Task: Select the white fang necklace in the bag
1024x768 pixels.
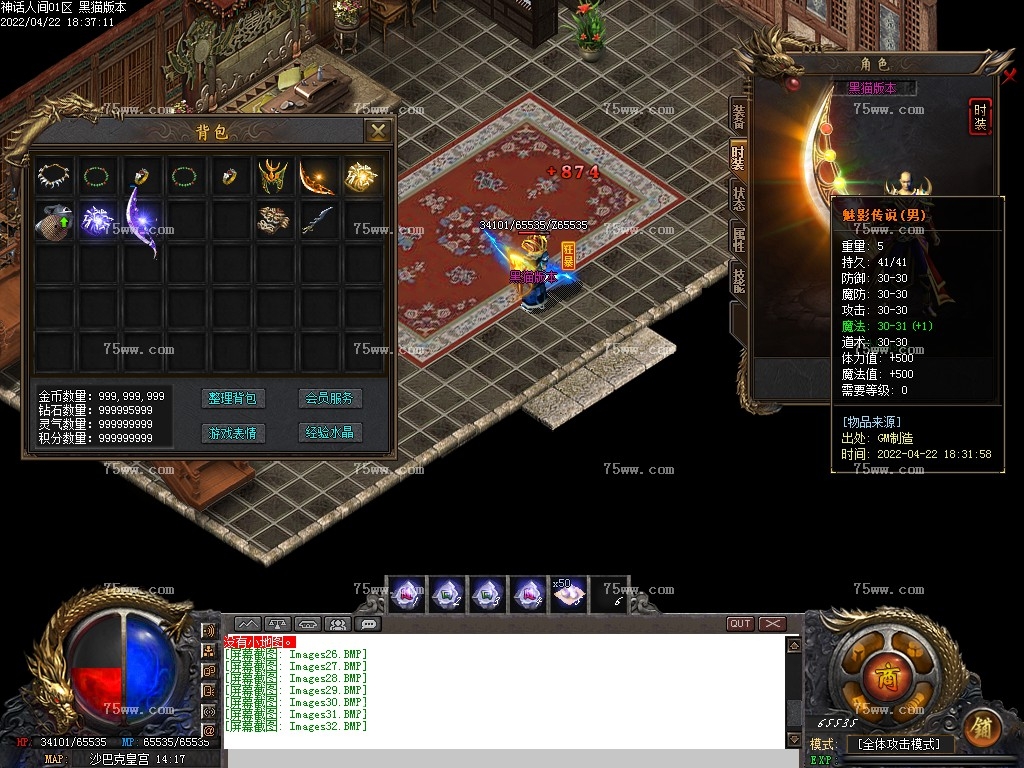Action: coord(52,176)
